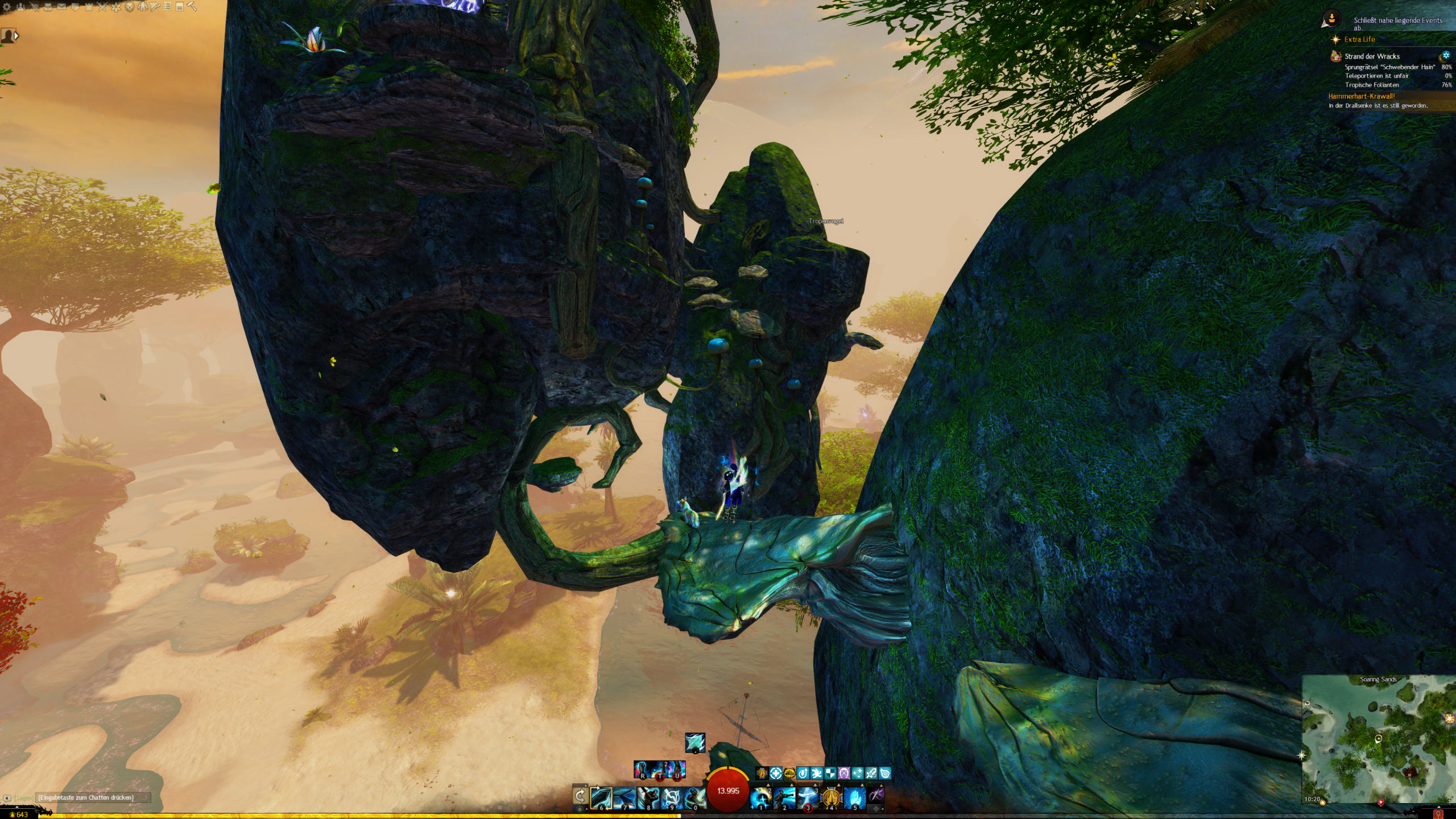1456x819 pixels.
Task: Select the Strand der Wracks achievement tracker
Action: (x=1372, y=56)
